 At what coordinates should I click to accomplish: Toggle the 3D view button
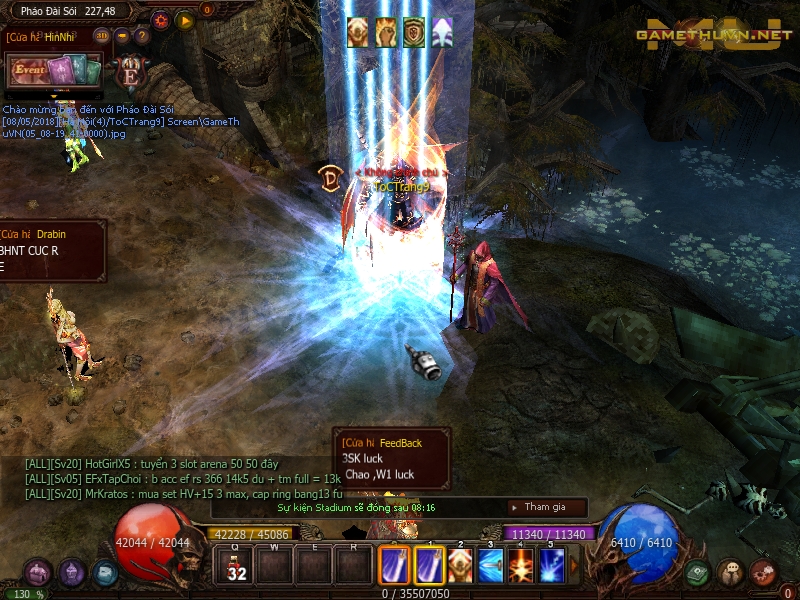coord(102,36)
